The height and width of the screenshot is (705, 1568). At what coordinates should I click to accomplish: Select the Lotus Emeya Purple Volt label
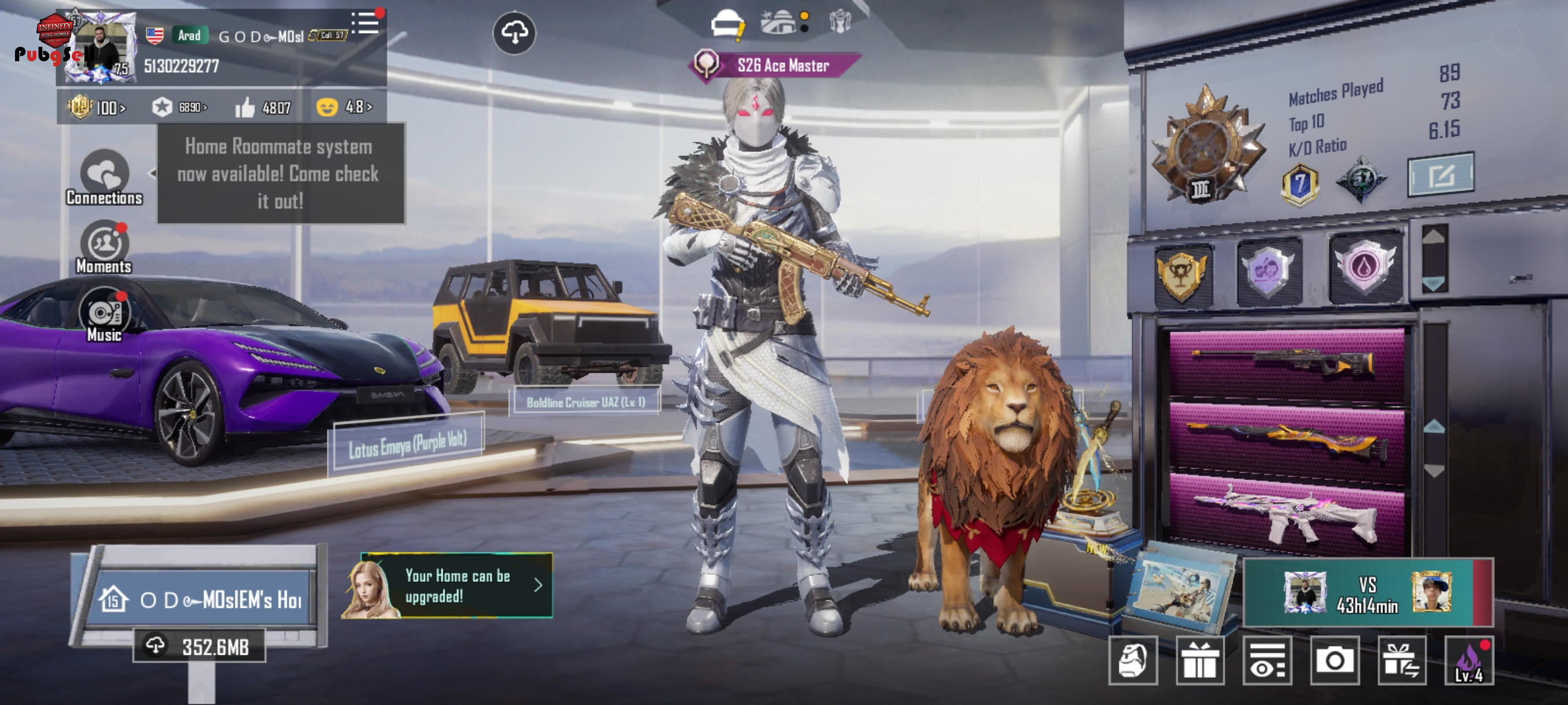click(x=406, y=444)
